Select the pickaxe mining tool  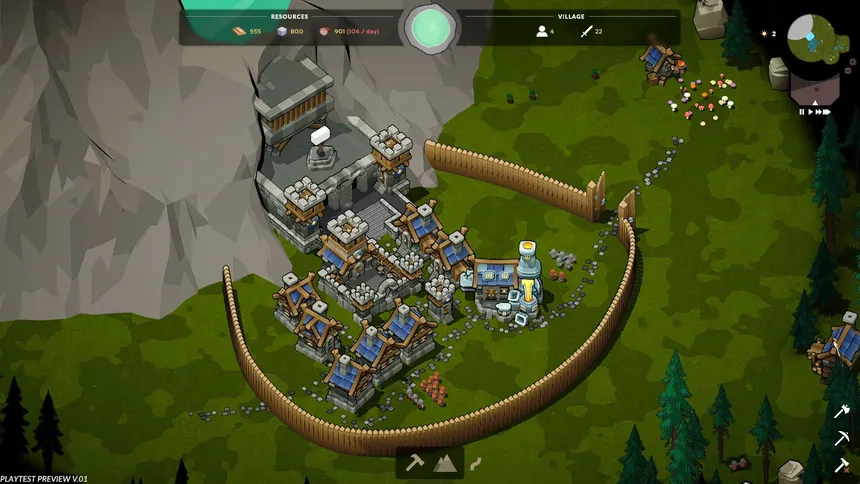click(x=841, y=438)
